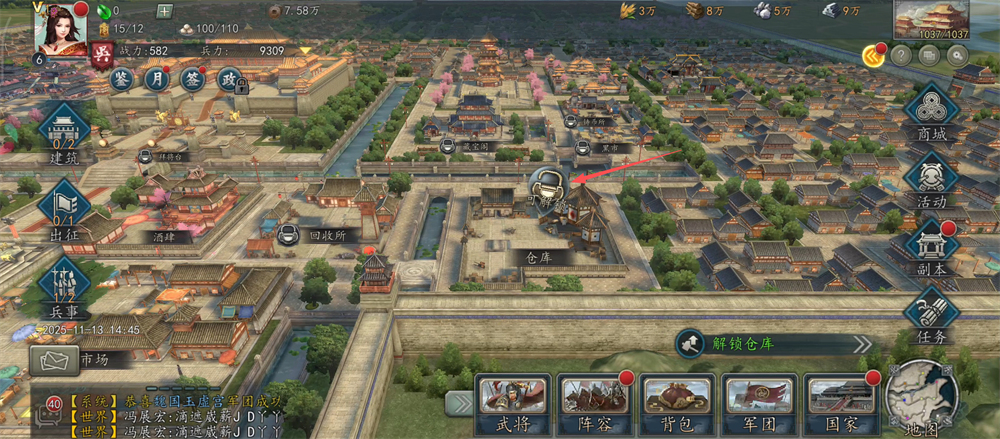
Task: Open the 出征 expedition menu
Action: point(64,208)
